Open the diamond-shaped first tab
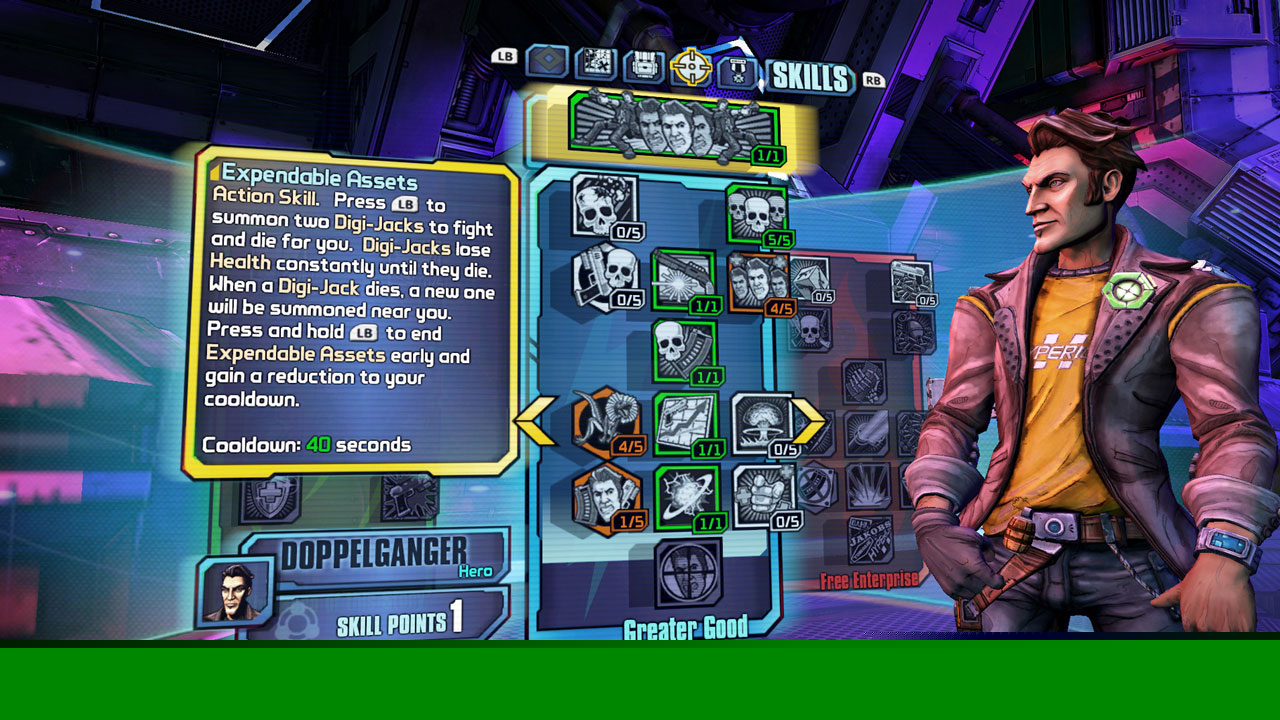This screenshot has height=720, width=1280. pyautogui.click(x=547, y=62)
